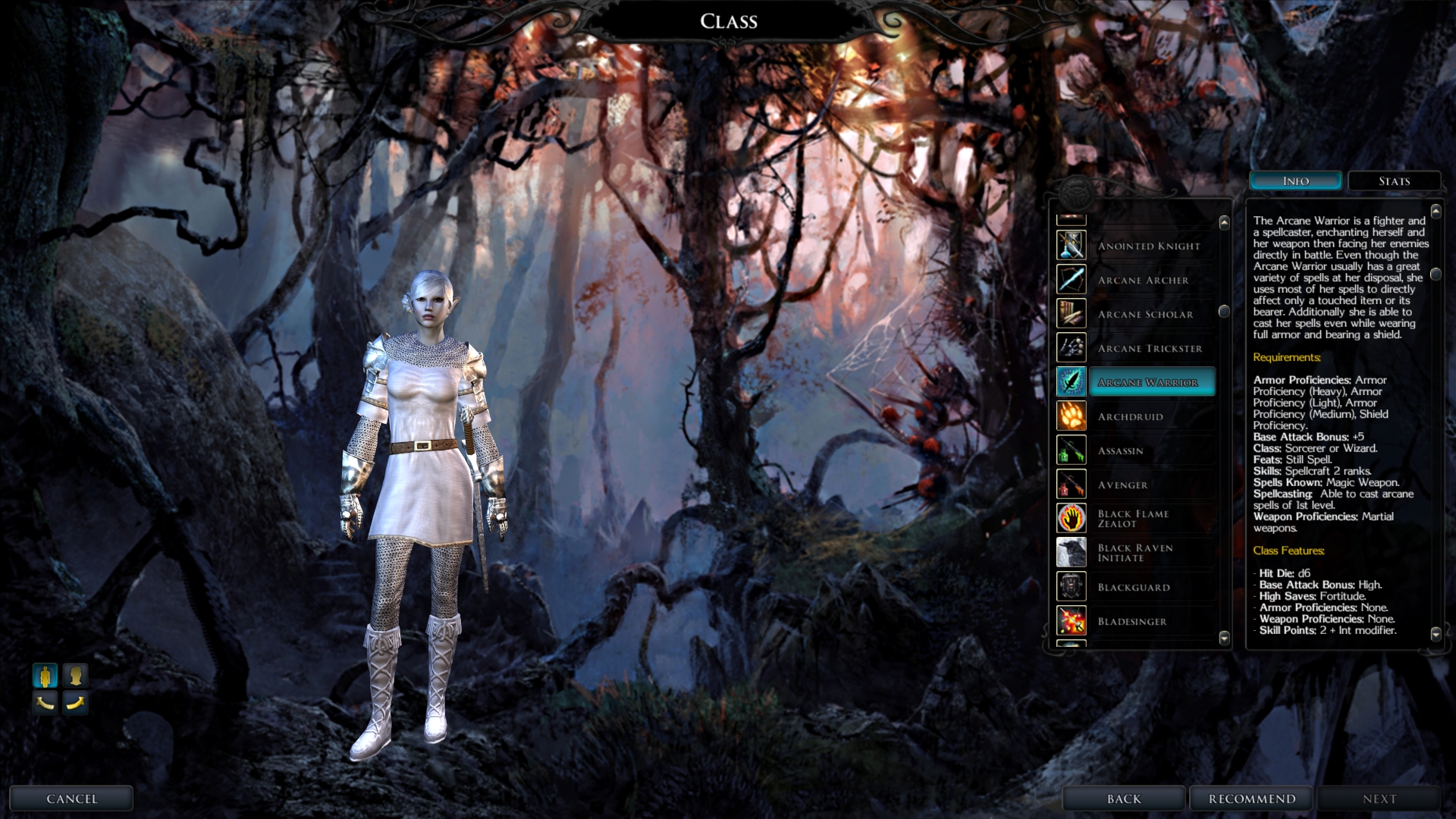1456x819 pixels.
Task: Switch to full body view
Action: coord(45,675)
